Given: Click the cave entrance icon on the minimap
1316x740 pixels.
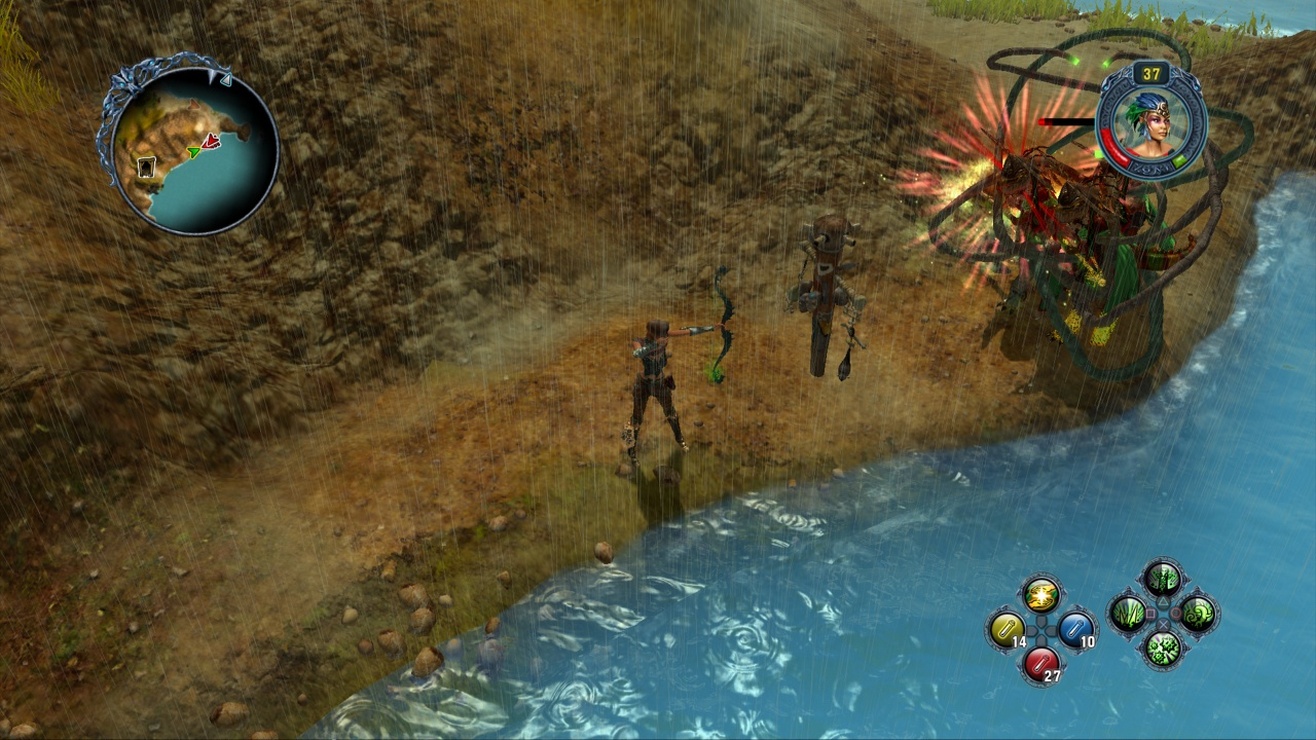Looking at the screenshot, I should pyautogui.click(x=146, y=168).
